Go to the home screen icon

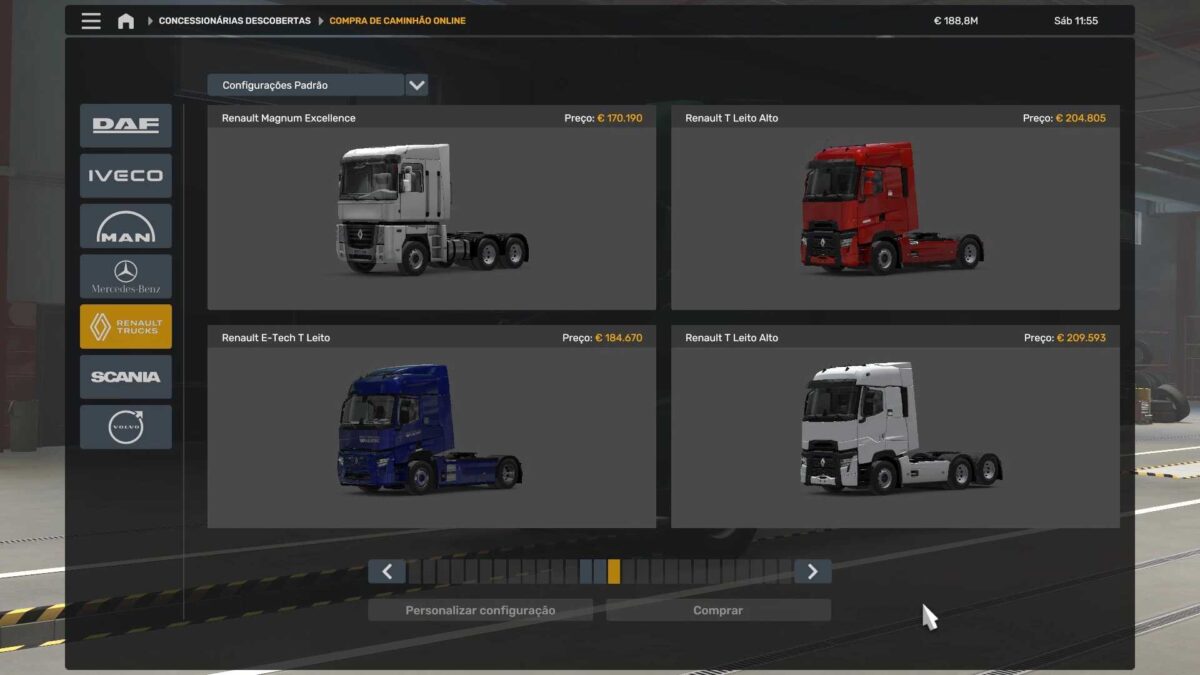[126, 21]
